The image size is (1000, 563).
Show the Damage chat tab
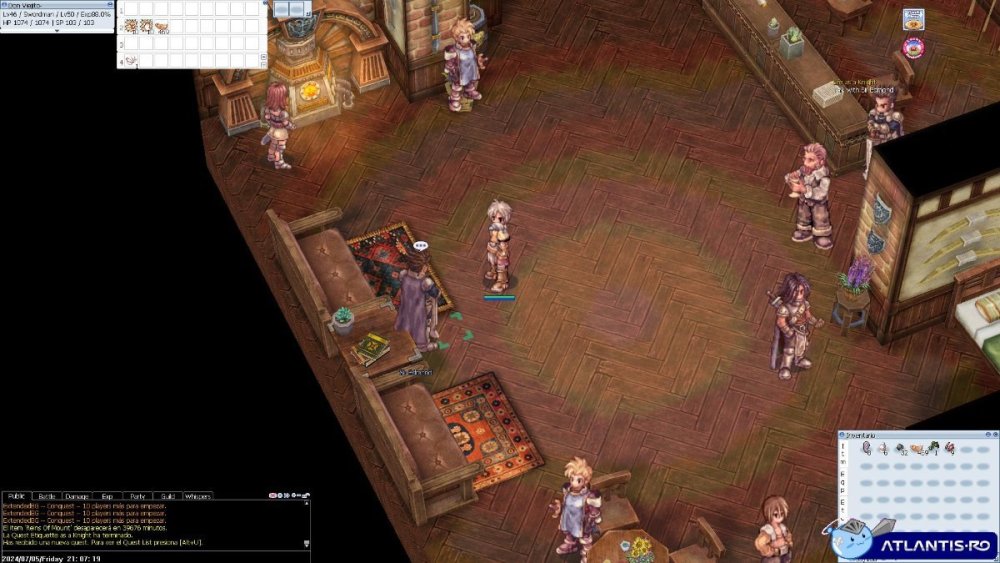[77, 496]
